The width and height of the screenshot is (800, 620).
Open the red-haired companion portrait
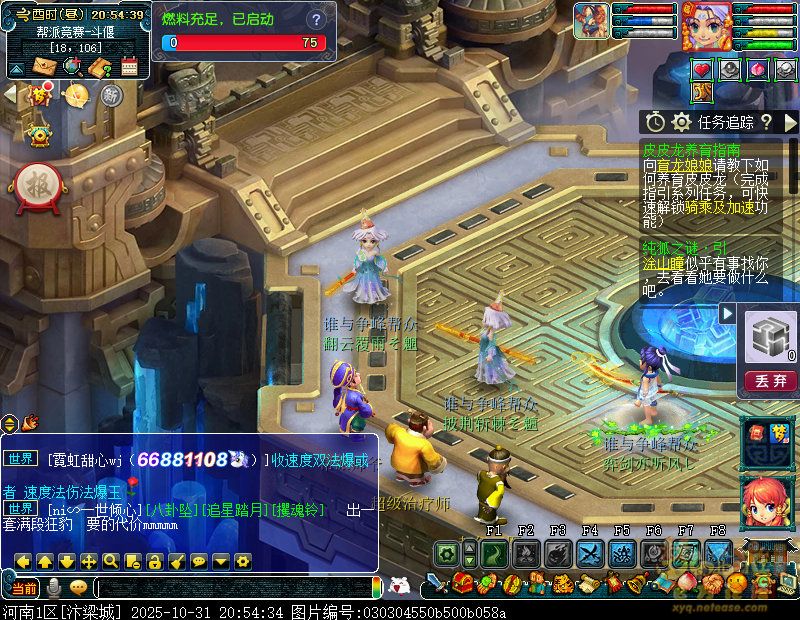pyautogui.click(x=767, y=502)
